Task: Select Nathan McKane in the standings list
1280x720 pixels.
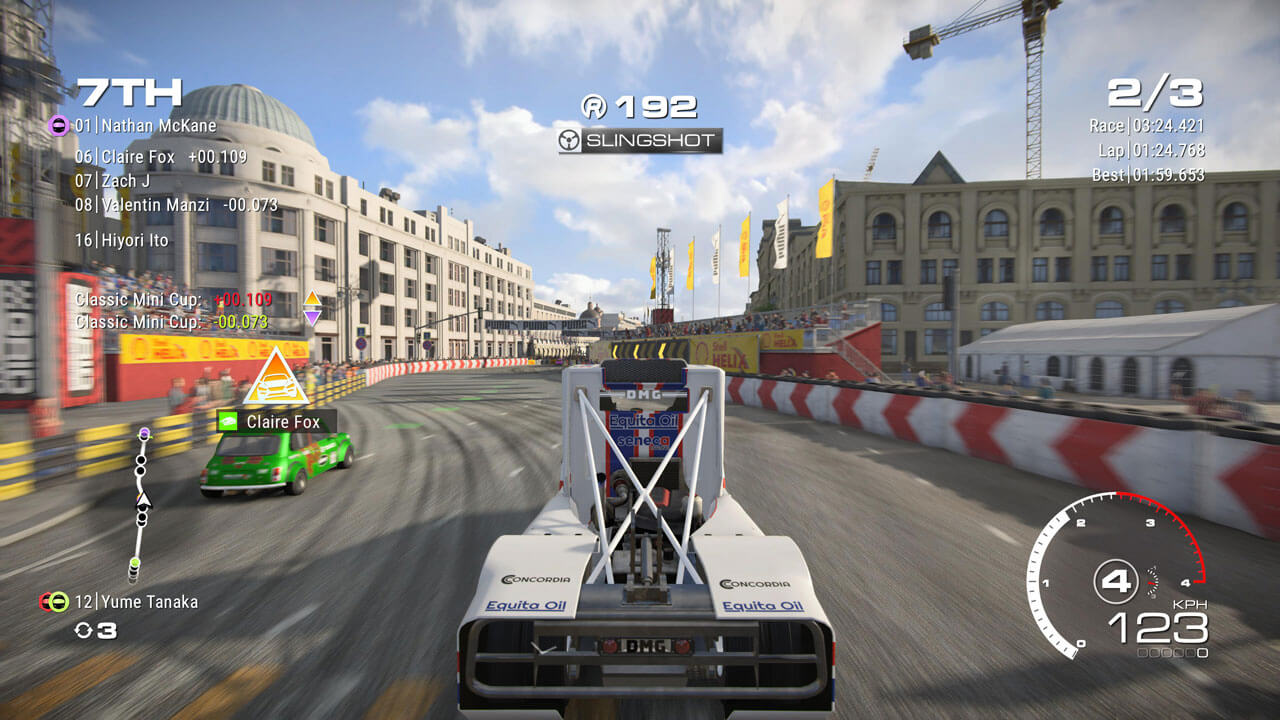Action: click(158, 126)
